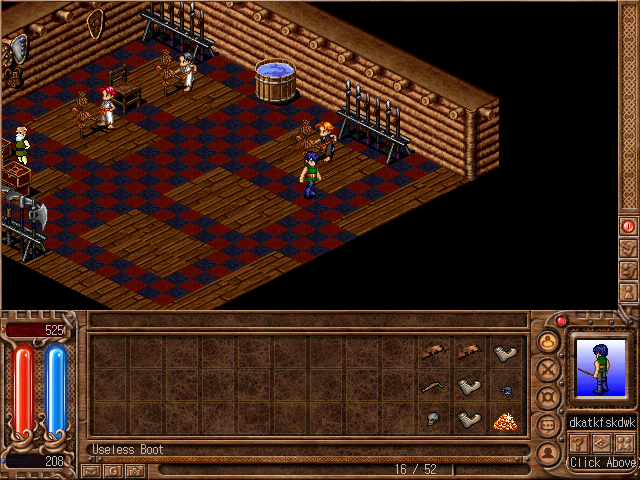The height and width of the screenshot is (480, 640).
Task: Open the group button showing four heads
Action: point(625,443)
